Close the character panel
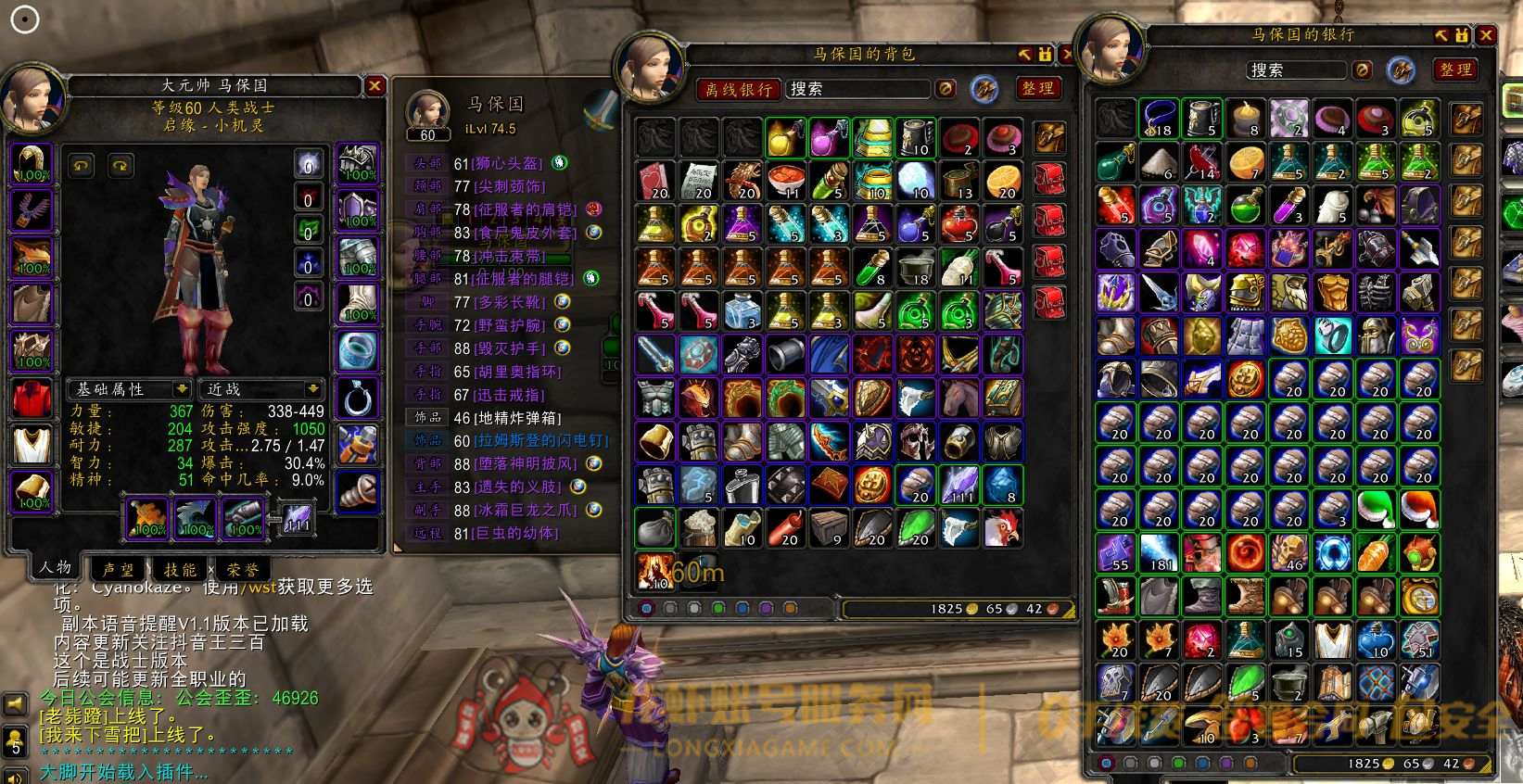Image resolution: width=1523 pixels, height=784 pixels. pos(374,86)
